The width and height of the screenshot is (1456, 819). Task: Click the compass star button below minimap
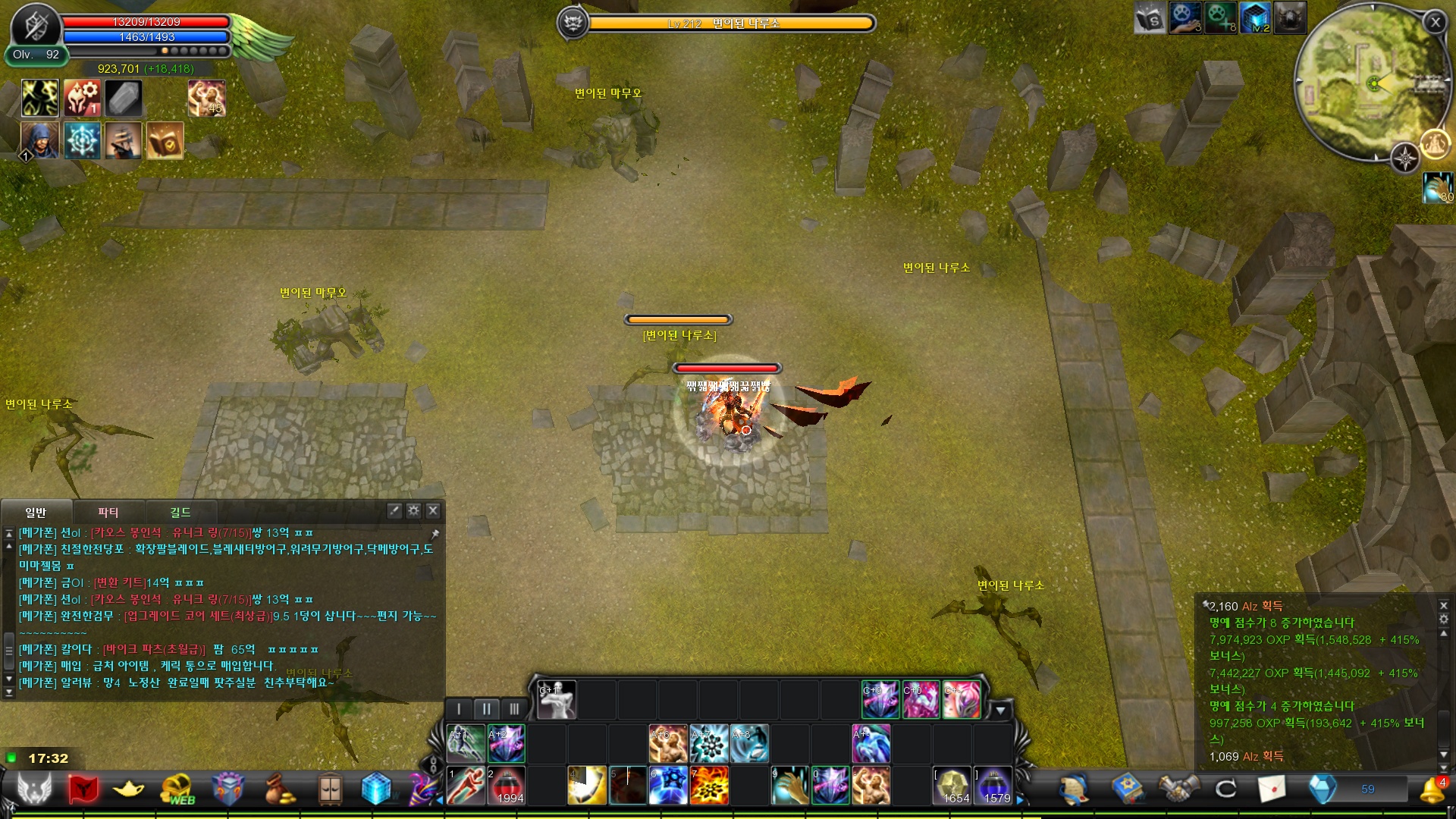(x=1405, y=158)
